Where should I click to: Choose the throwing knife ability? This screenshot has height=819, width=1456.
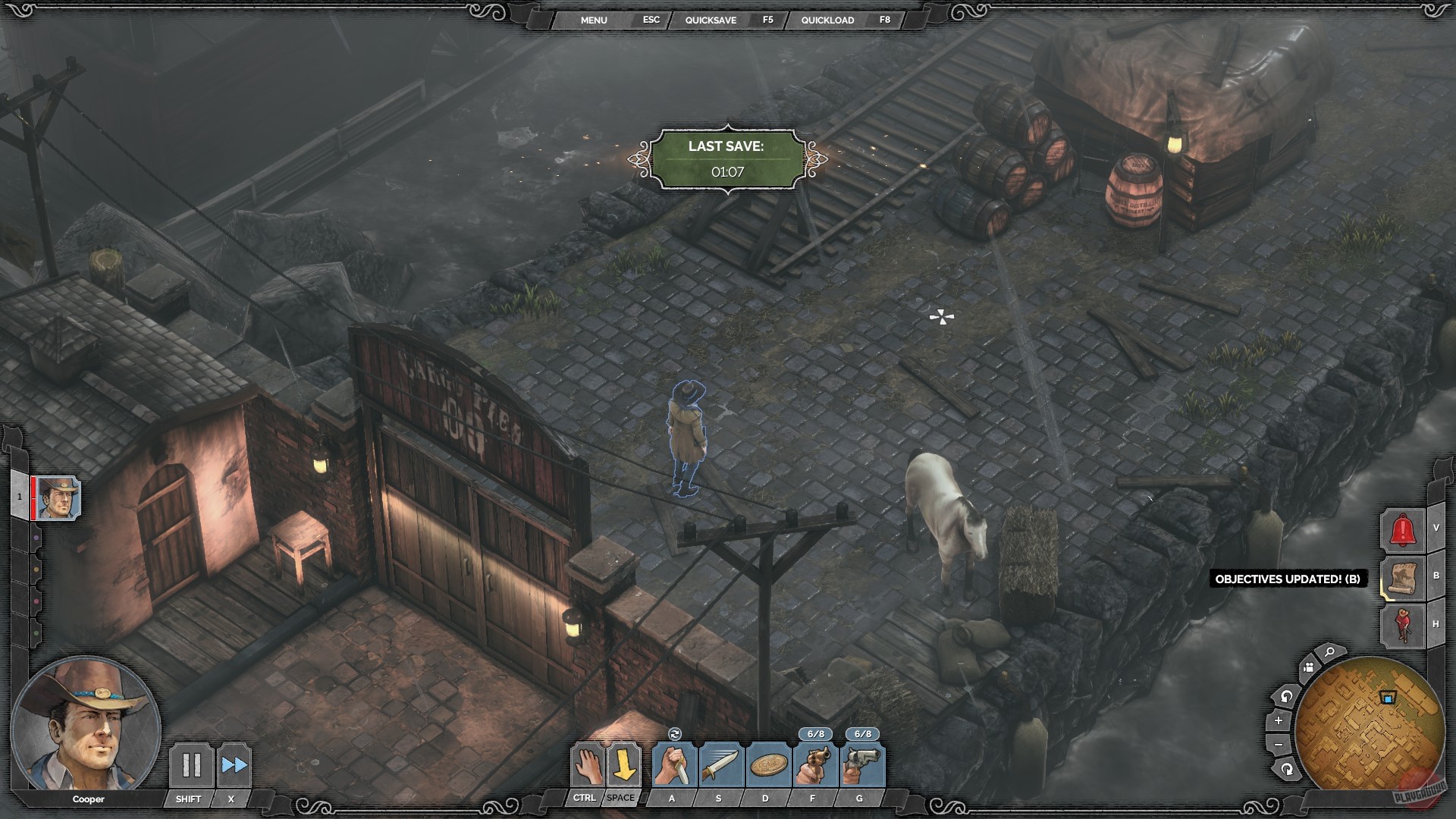point(719,765)
